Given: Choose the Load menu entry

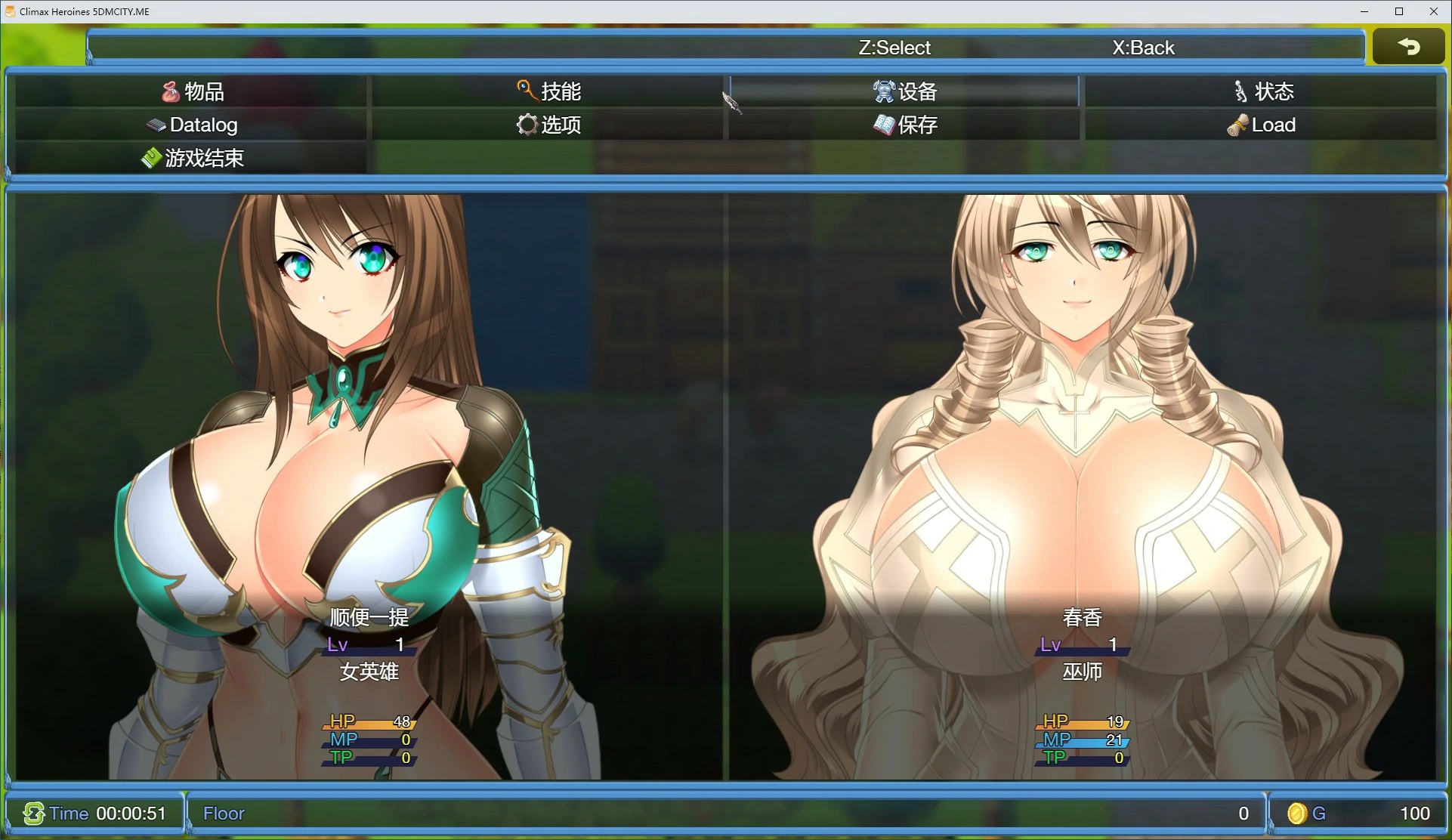Looking at the screenshot, I should point(1262,125).
